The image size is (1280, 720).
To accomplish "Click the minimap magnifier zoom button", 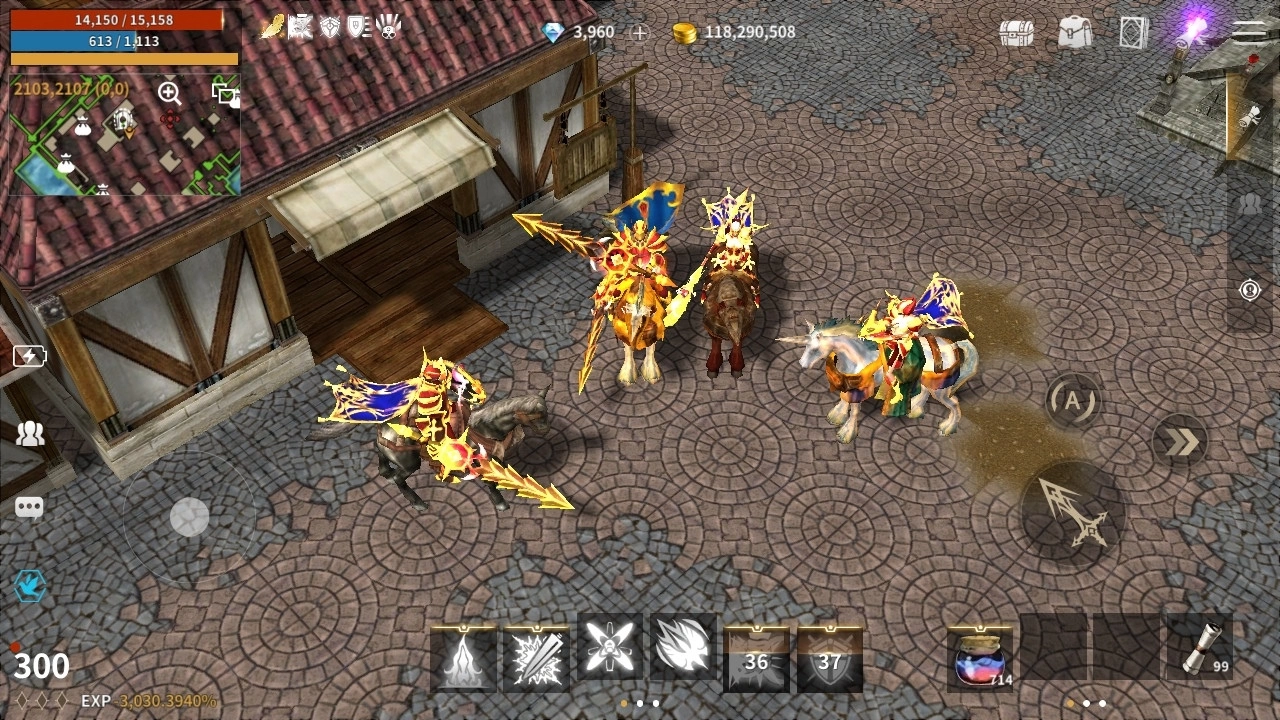I will pyautogui.click(x=169, y=93).
